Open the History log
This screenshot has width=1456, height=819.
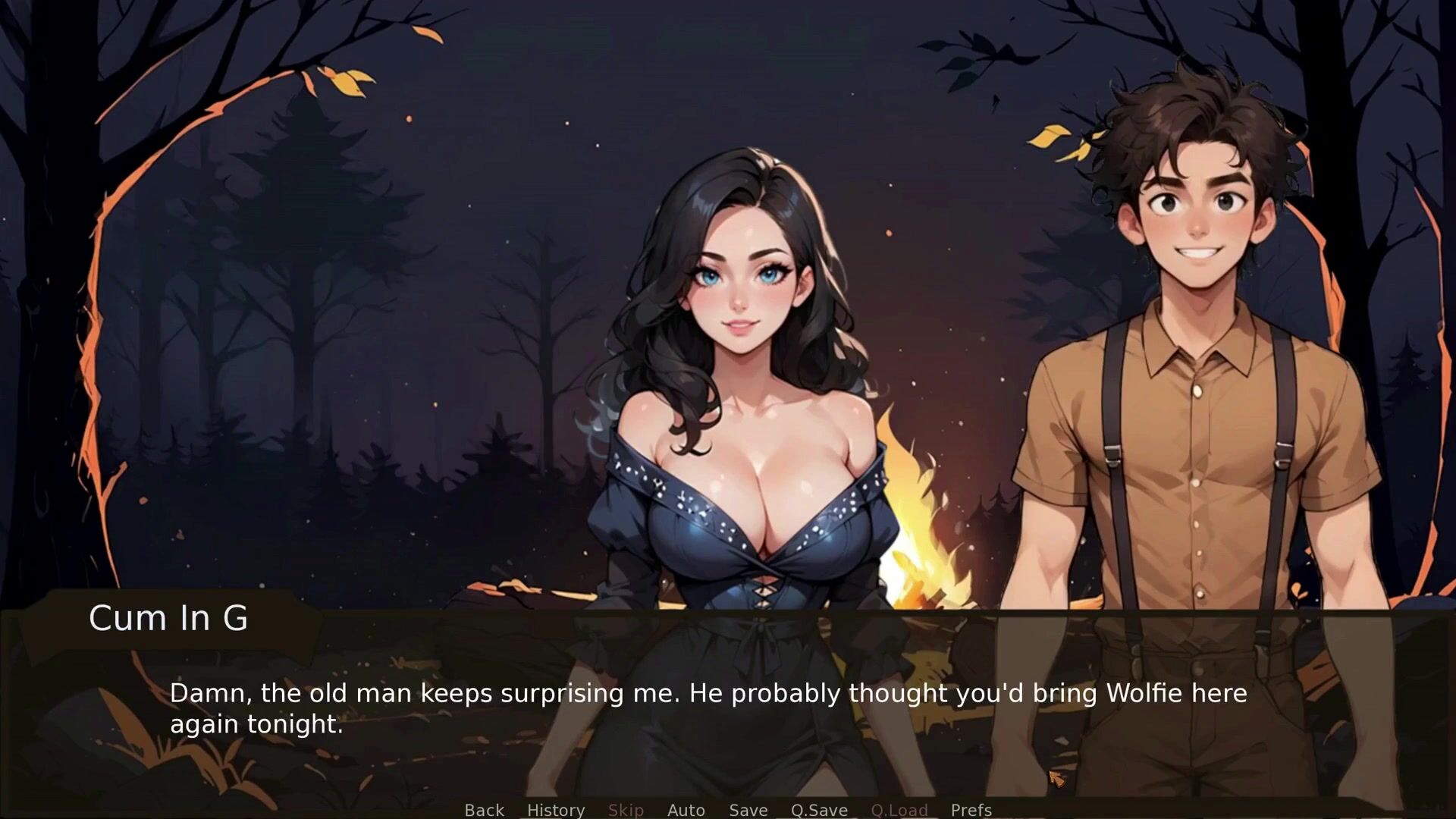[555, 809]
